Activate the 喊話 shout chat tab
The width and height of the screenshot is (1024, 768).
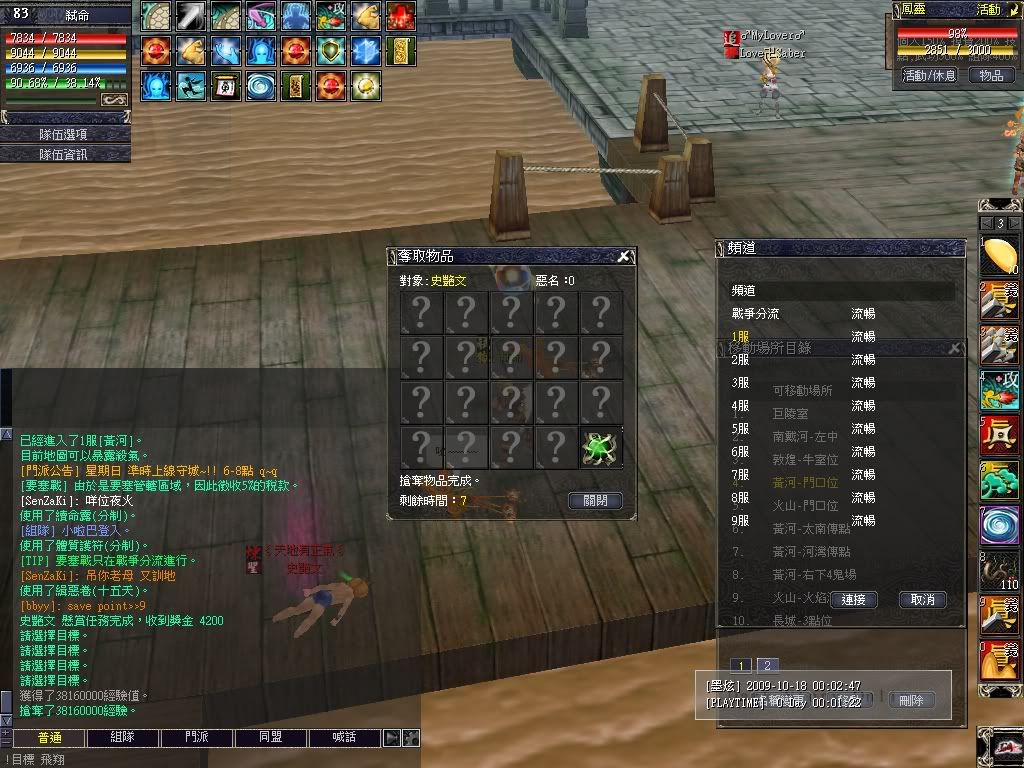coord(345,738)
